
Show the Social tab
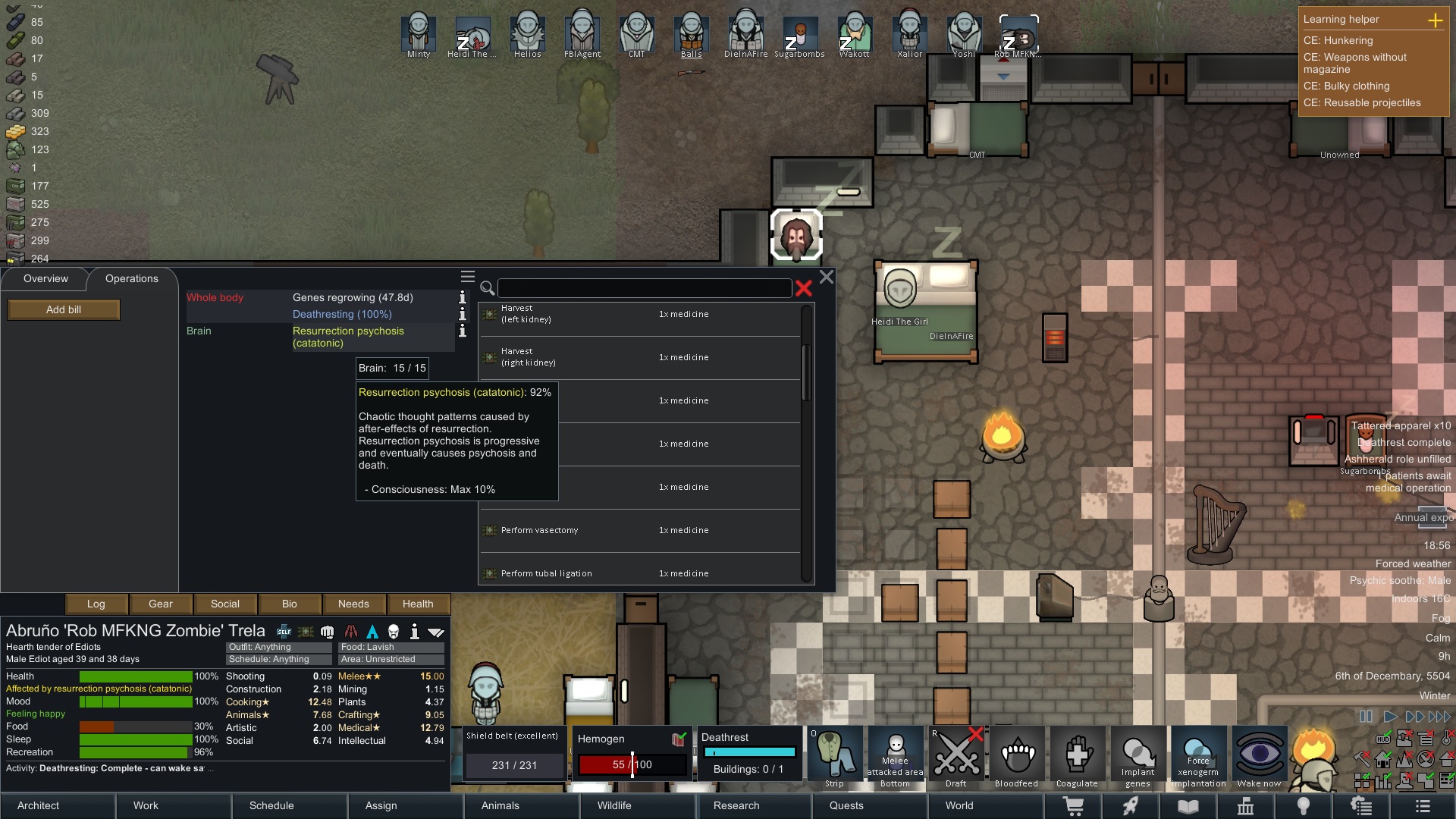pos(225,604)
